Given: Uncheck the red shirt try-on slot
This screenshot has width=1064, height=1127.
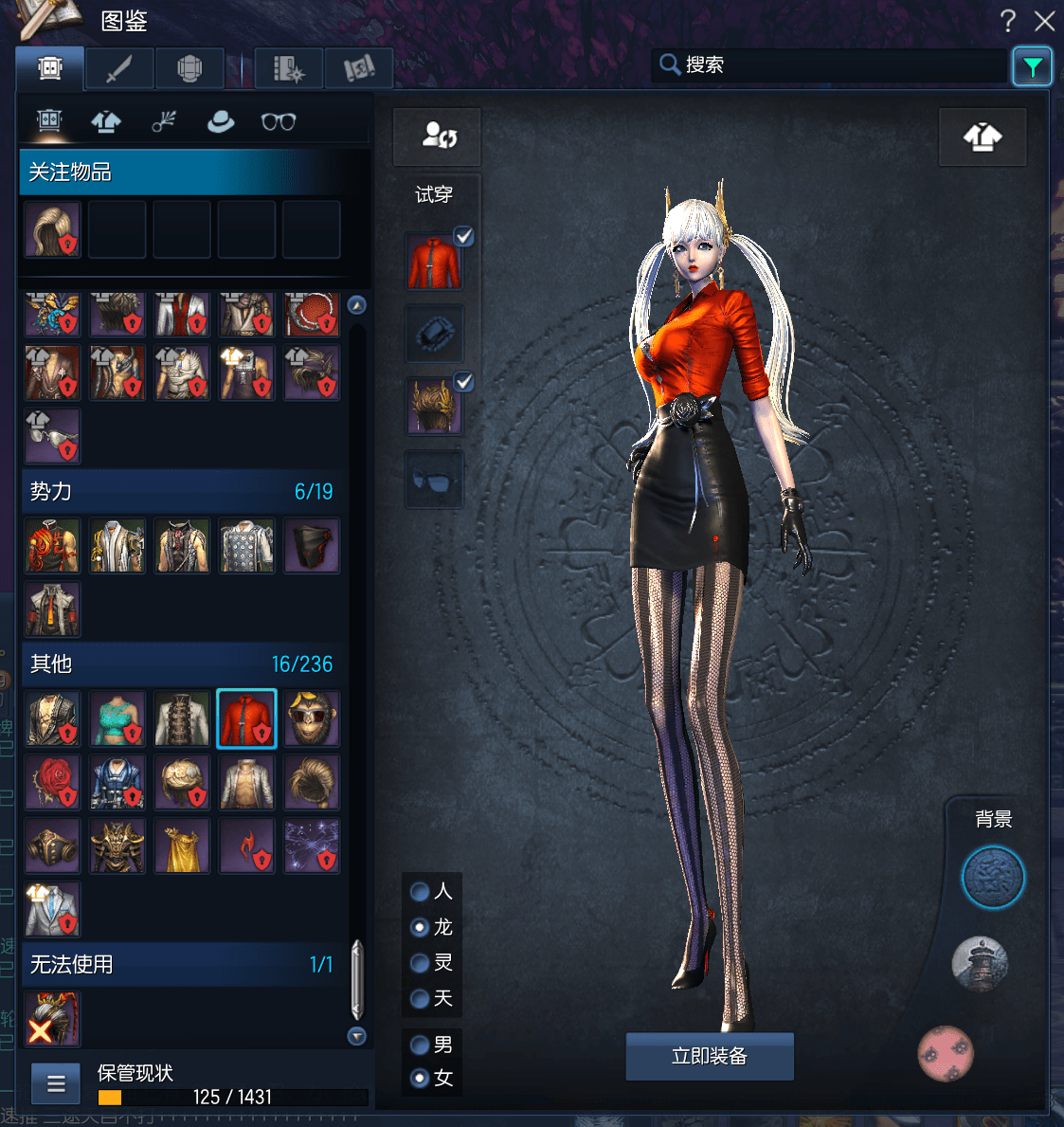Looking at the screenshot, I should point(463,237).
